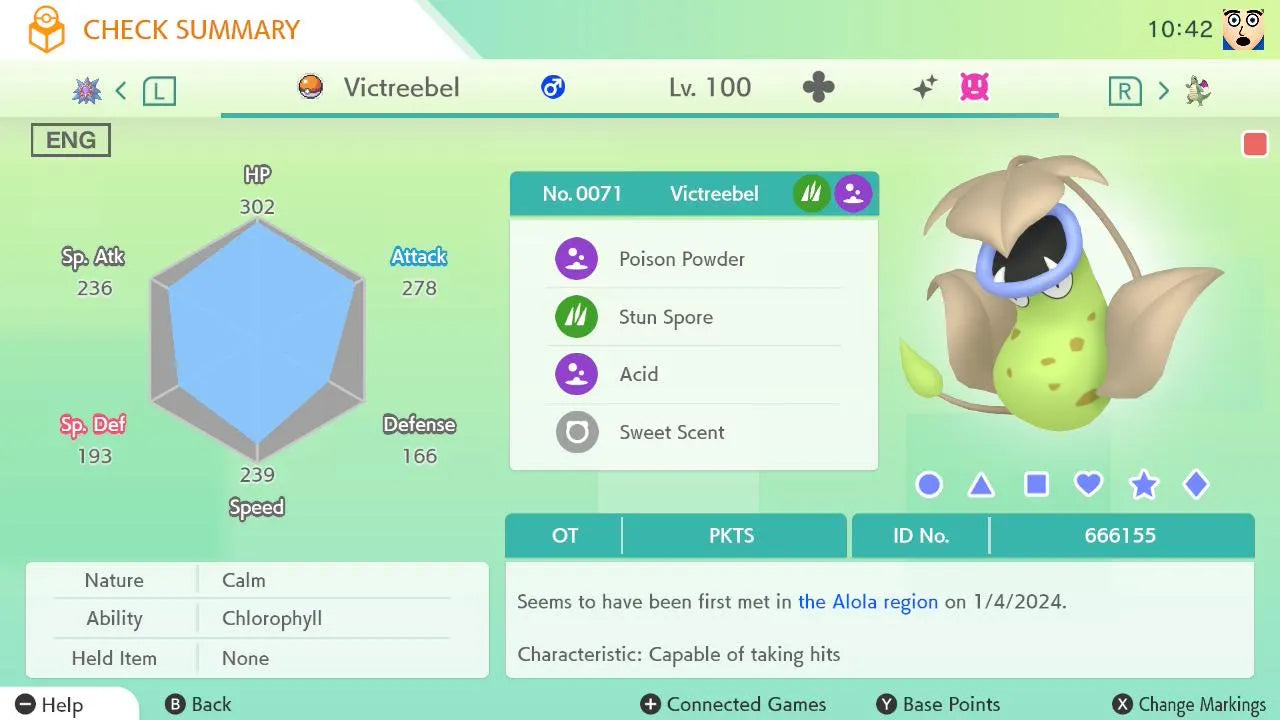Toggle the diamond marking
Screen dimensions: 1280x720
1196,485
